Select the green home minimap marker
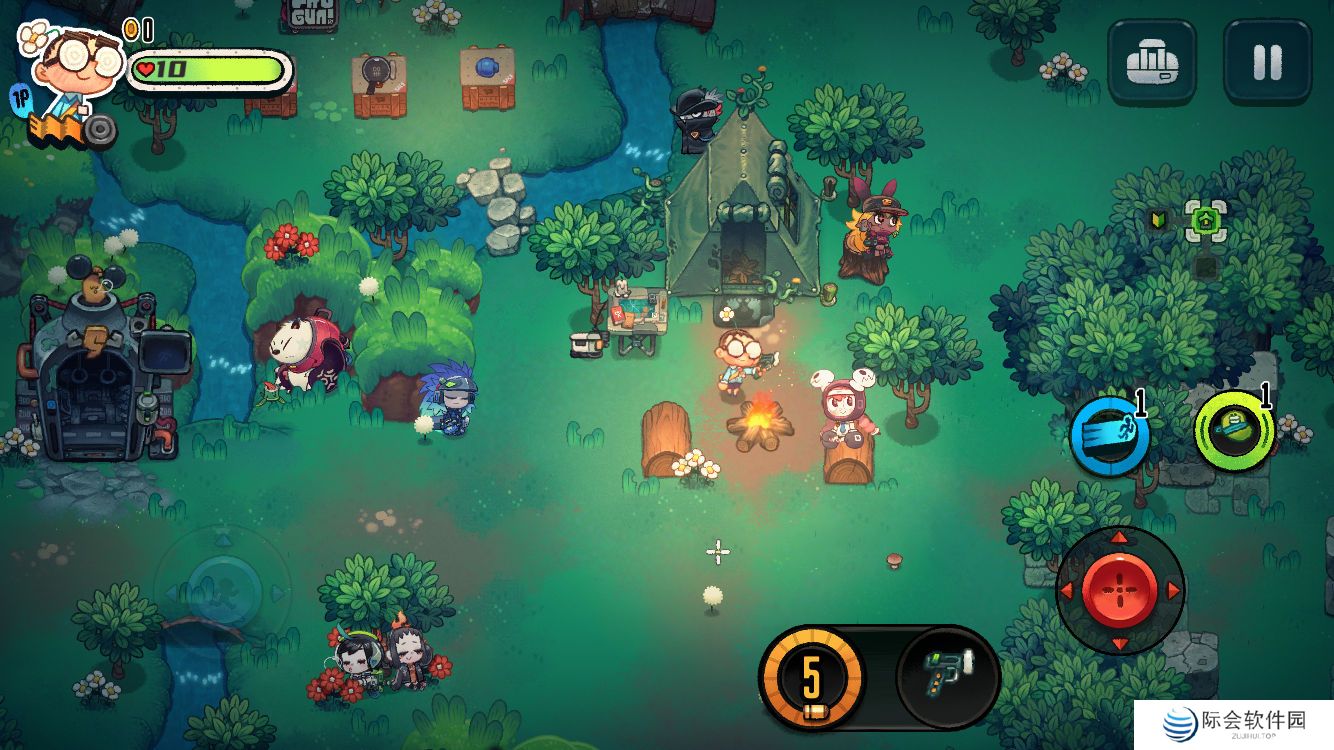 [x=1205, y=219]
